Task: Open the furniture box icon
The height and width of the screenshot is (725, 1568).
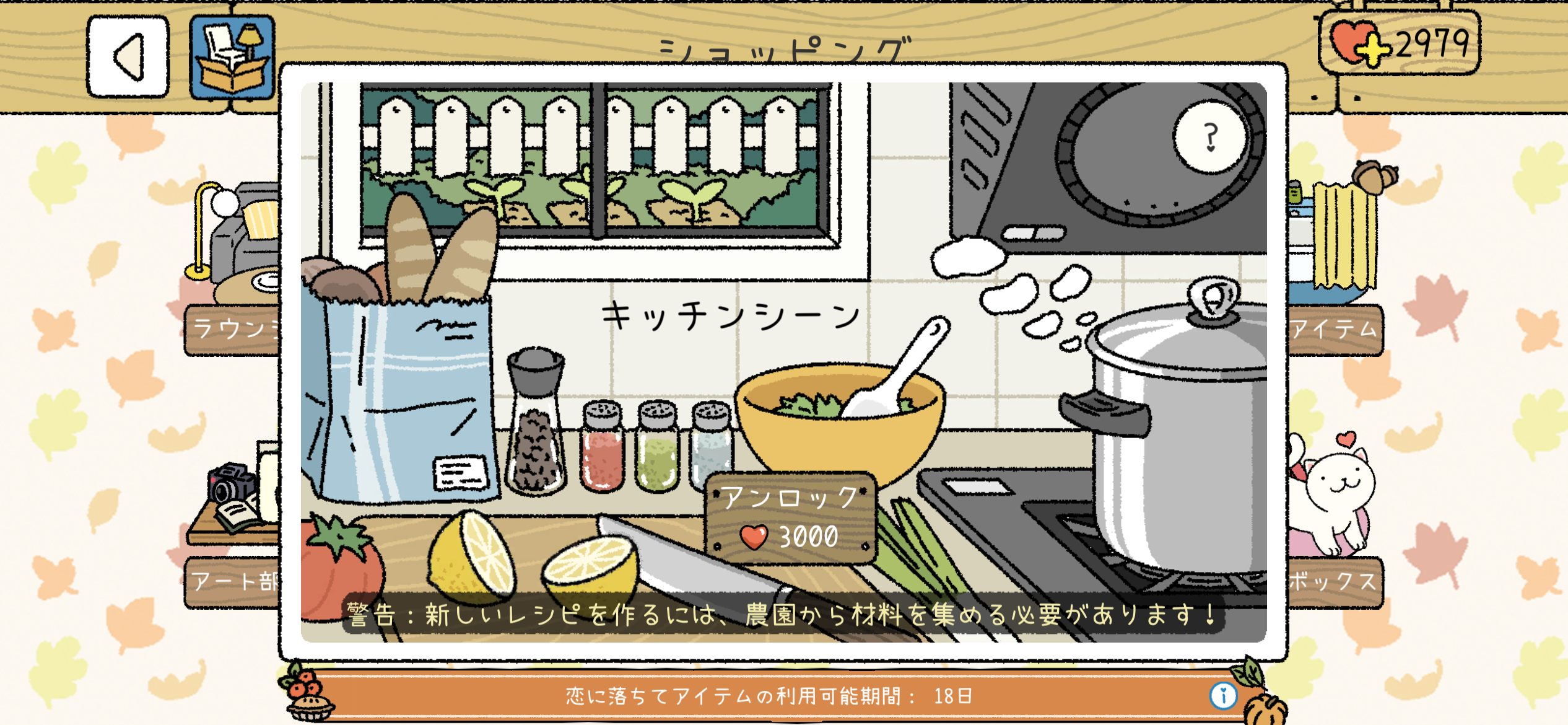Action: pyautogui.click(x=232, y=58)
